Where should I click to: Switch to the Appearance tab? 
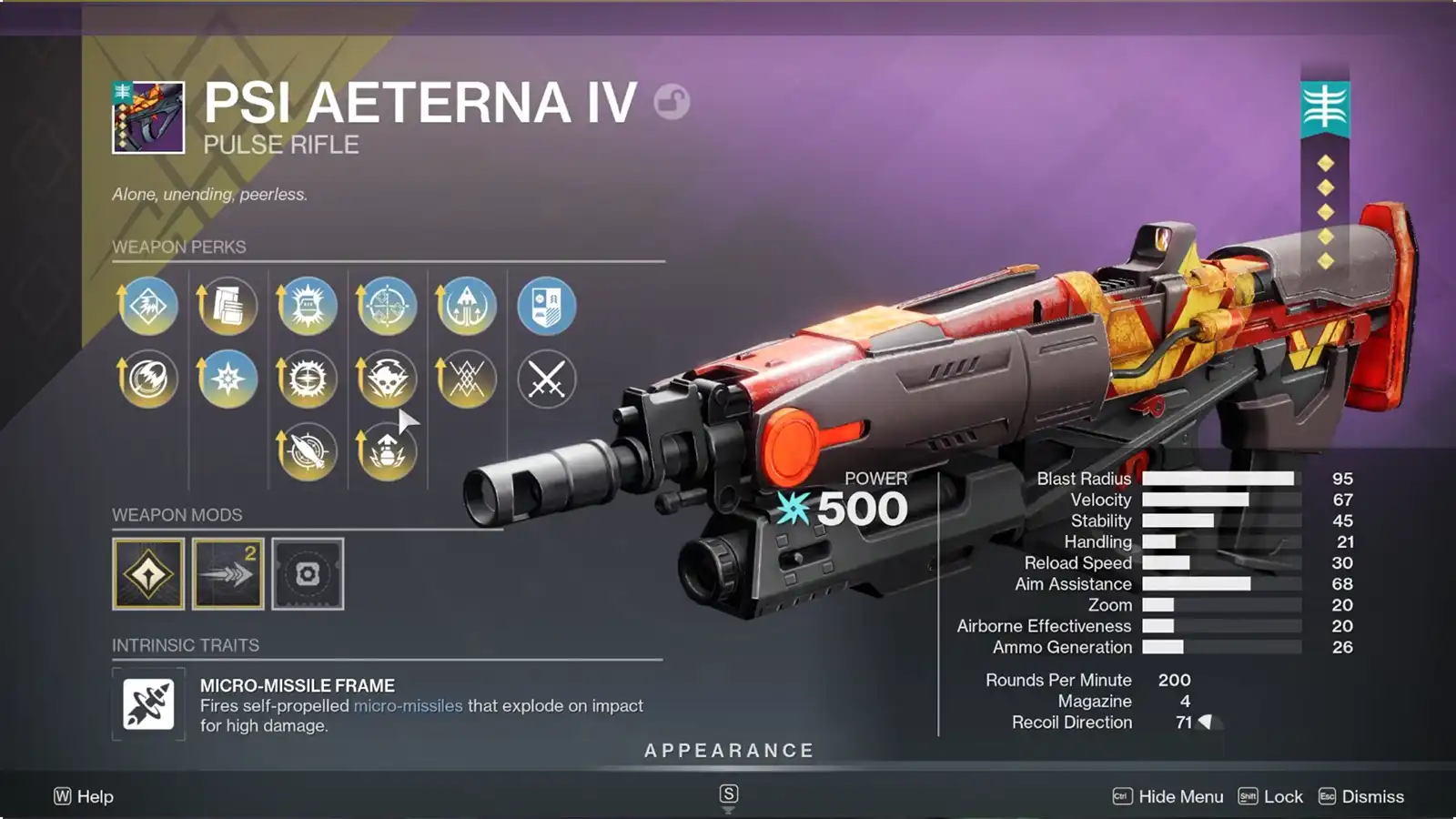click(x=728, y=751)
